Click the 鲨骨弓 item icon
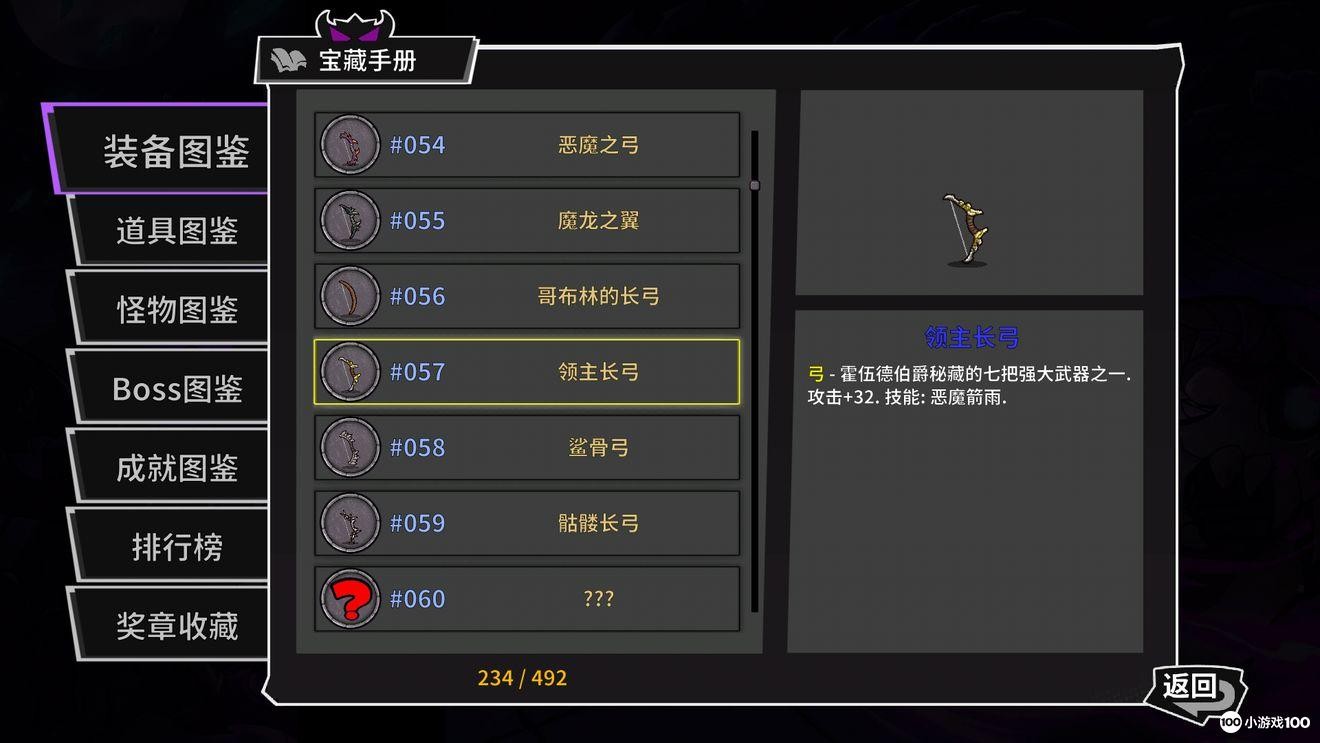 (349, 447)
